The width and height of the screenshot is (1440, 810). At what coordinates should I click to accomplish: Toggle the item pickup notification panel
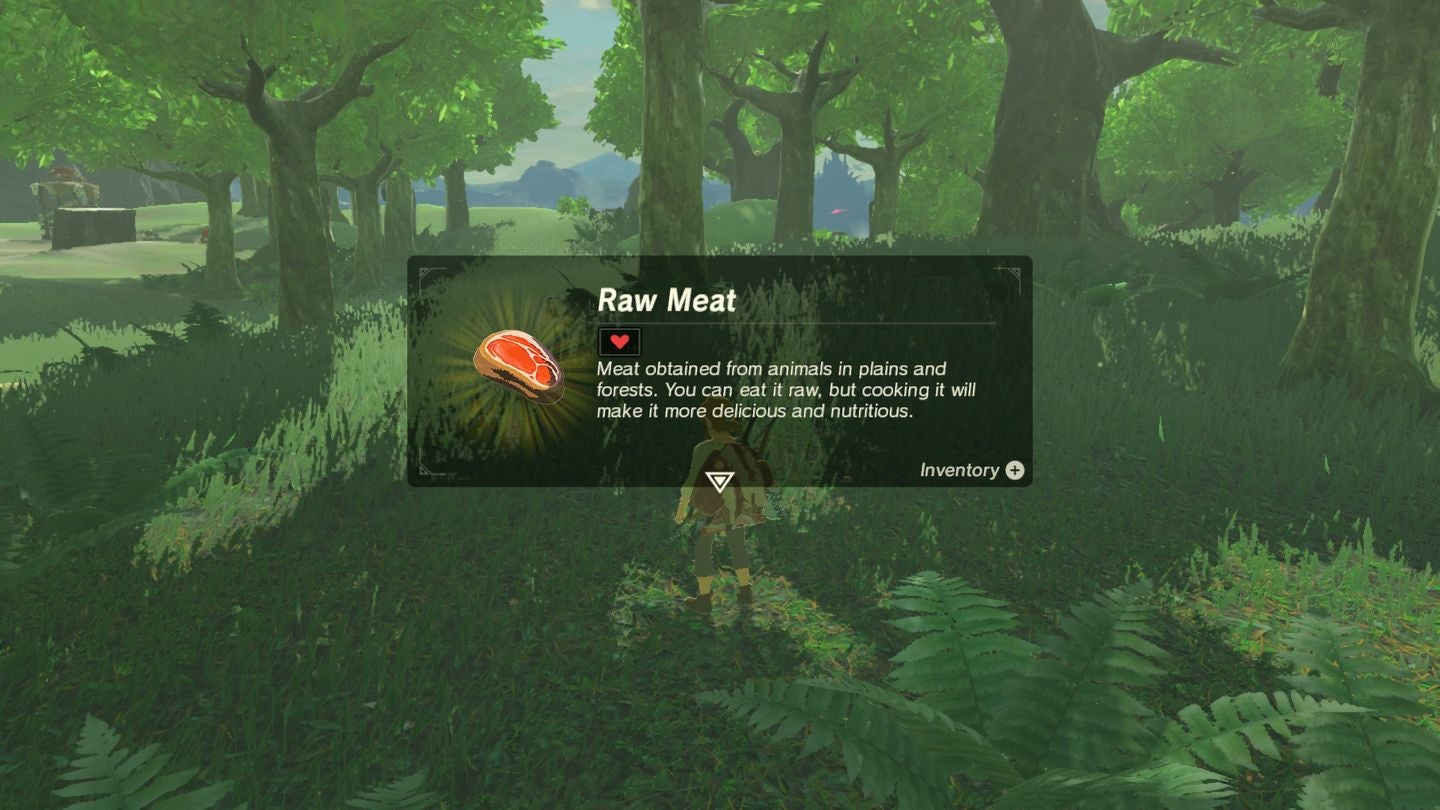720,370
